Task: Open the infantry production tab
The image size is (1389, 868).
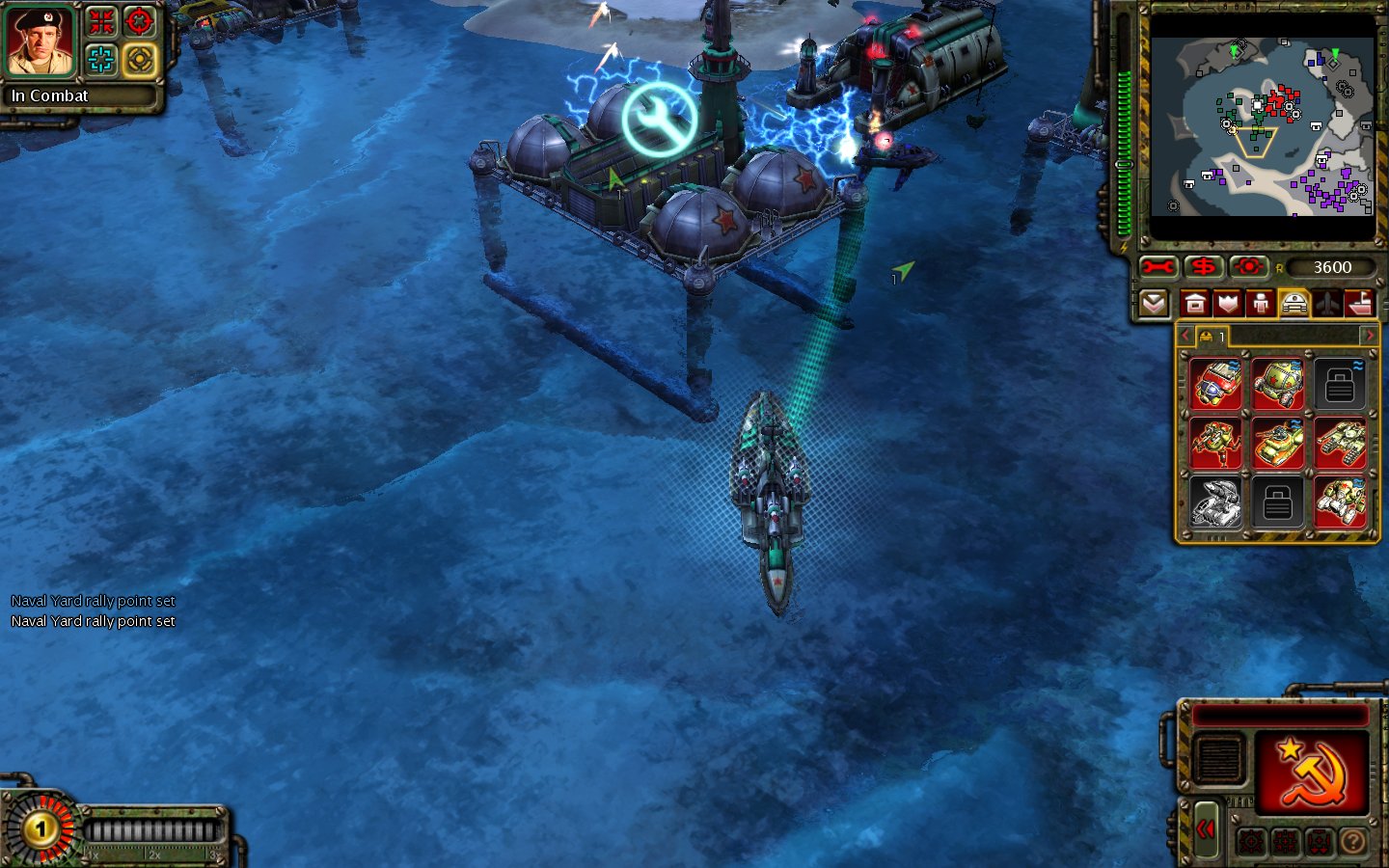Action: click(1261, 305)
